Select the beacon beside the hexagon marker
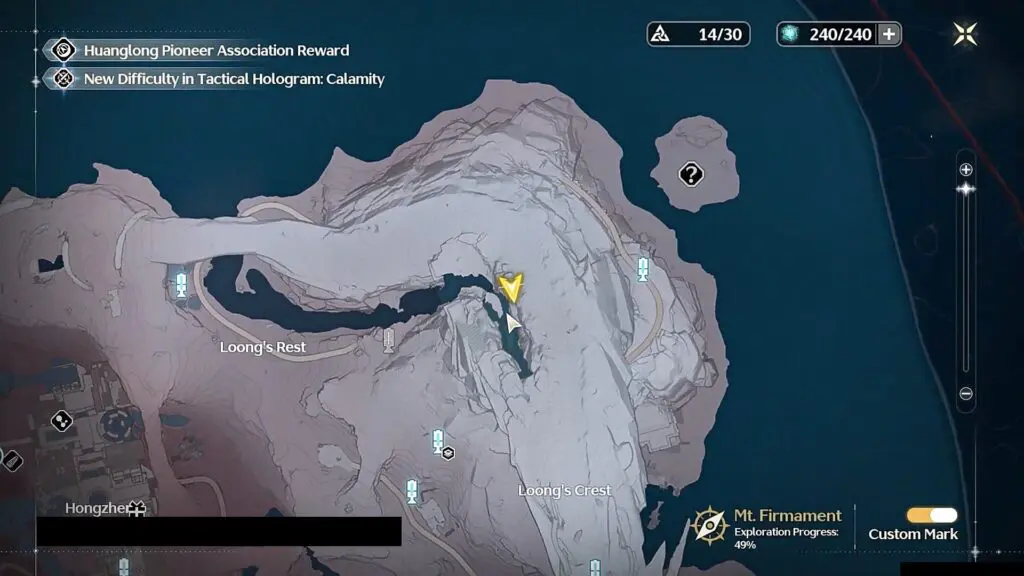The height and width of the screenshot is (576, 1024). pyautogui.click(x=437, y=440)
